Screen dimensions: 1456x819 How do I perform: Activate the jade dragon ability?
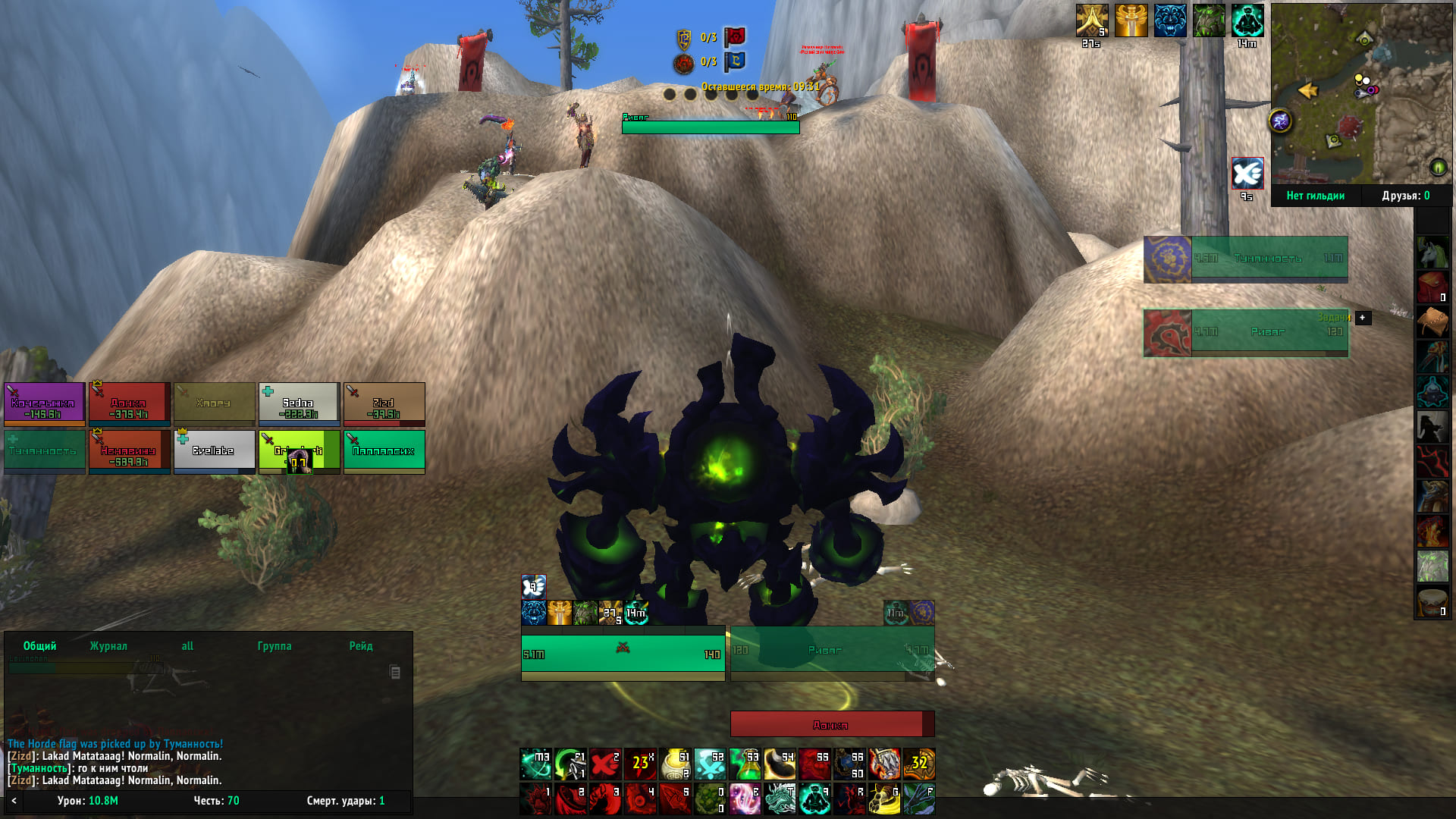coord(780,799)
